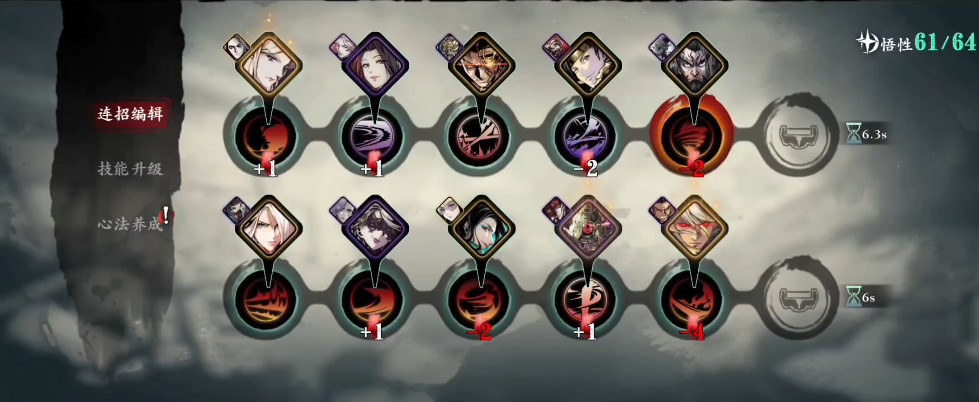Switch to the 连招编辑 tab
979x402 pixels.
[129, 113]
